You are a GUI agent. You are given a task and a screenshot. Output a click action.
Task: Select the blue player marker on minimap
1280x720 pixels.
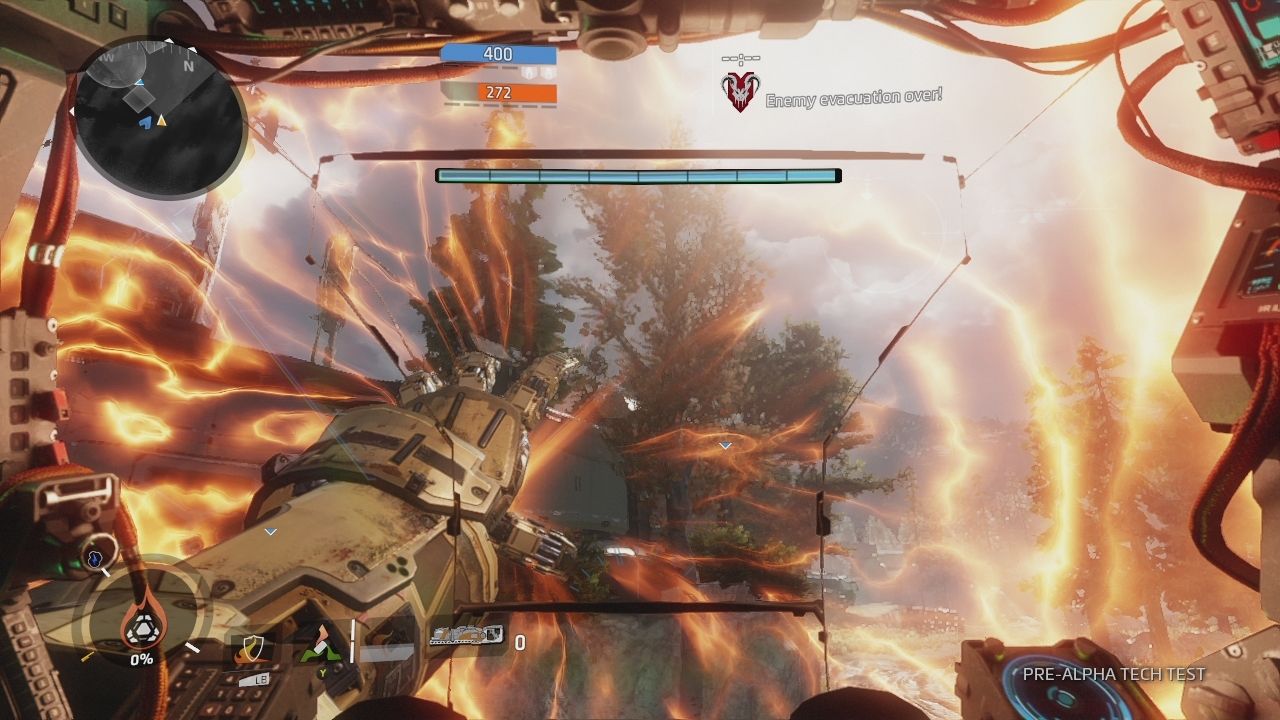pos(147,121)
